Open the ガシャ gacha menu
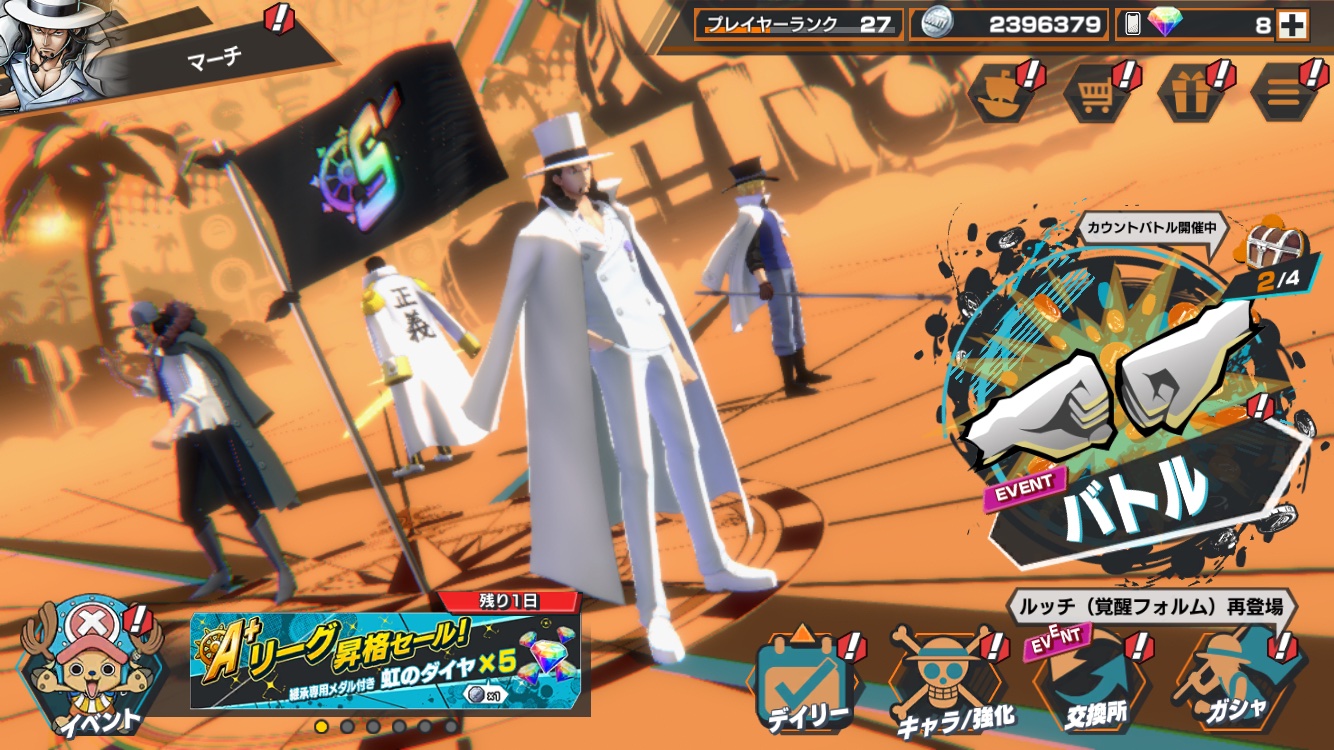1334x750 pixels. [x=1232, y=682]
